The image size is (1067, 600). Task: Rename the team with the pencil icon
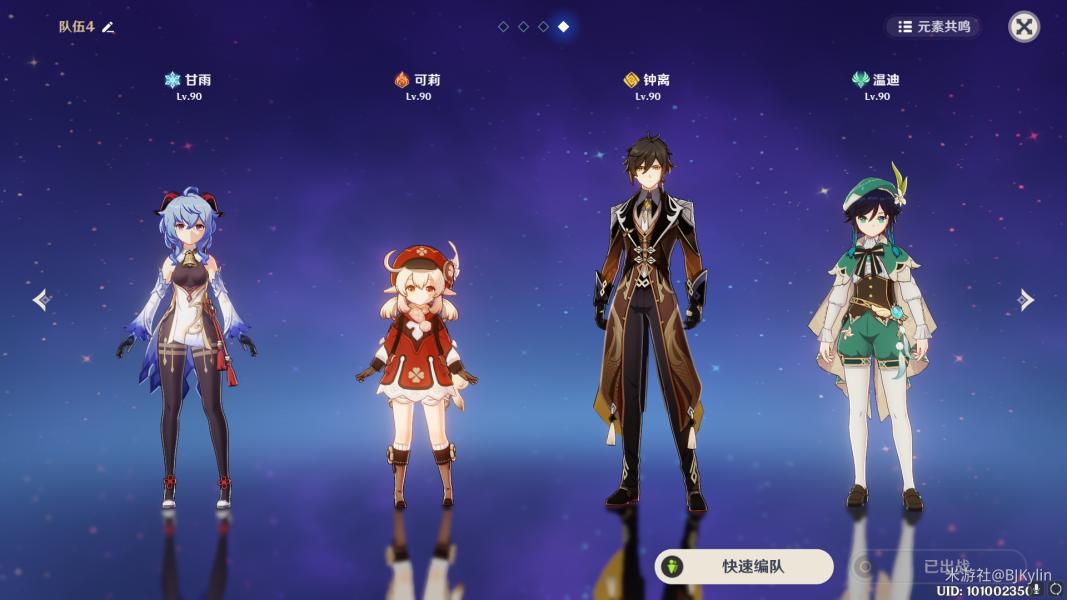click(x=108, y=27)
